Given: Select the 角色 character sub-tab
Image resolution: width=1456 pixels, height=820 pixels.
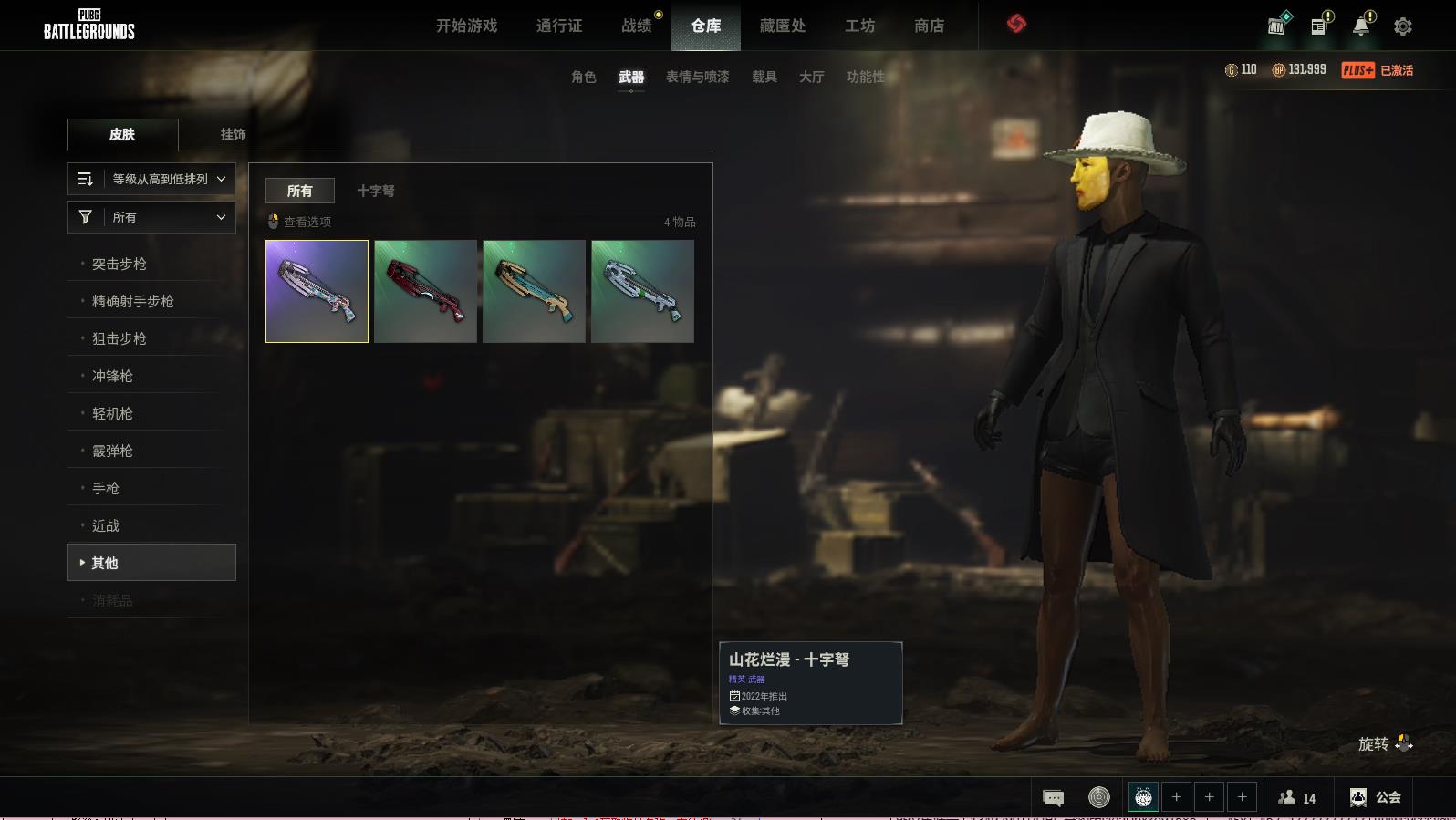Looking at the screenshot, I should [583, 77].
